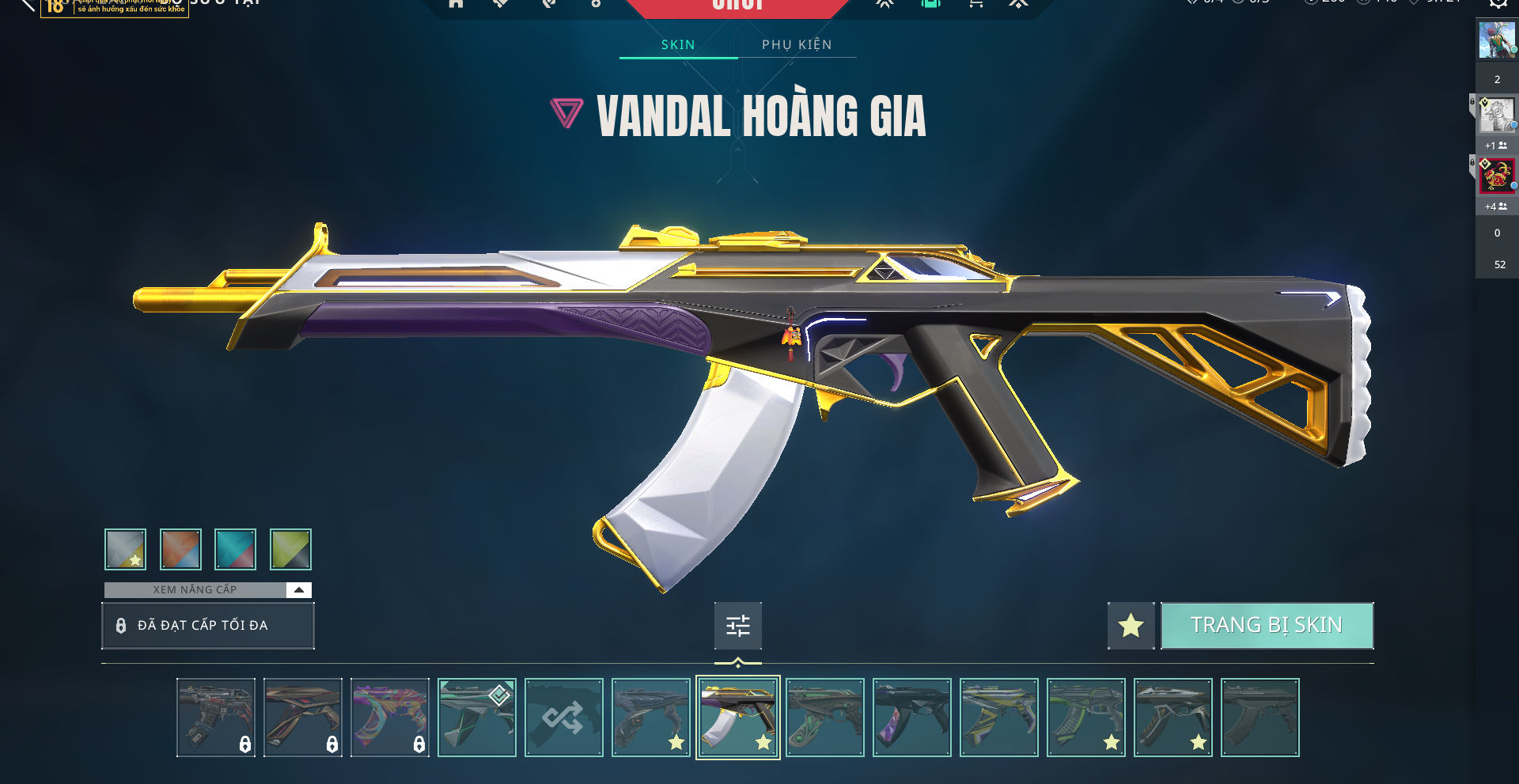Switch to the Phụ Kiện tab
Image resolution: width=1519 pixels, height=784 pixels.
click(797, 45)
